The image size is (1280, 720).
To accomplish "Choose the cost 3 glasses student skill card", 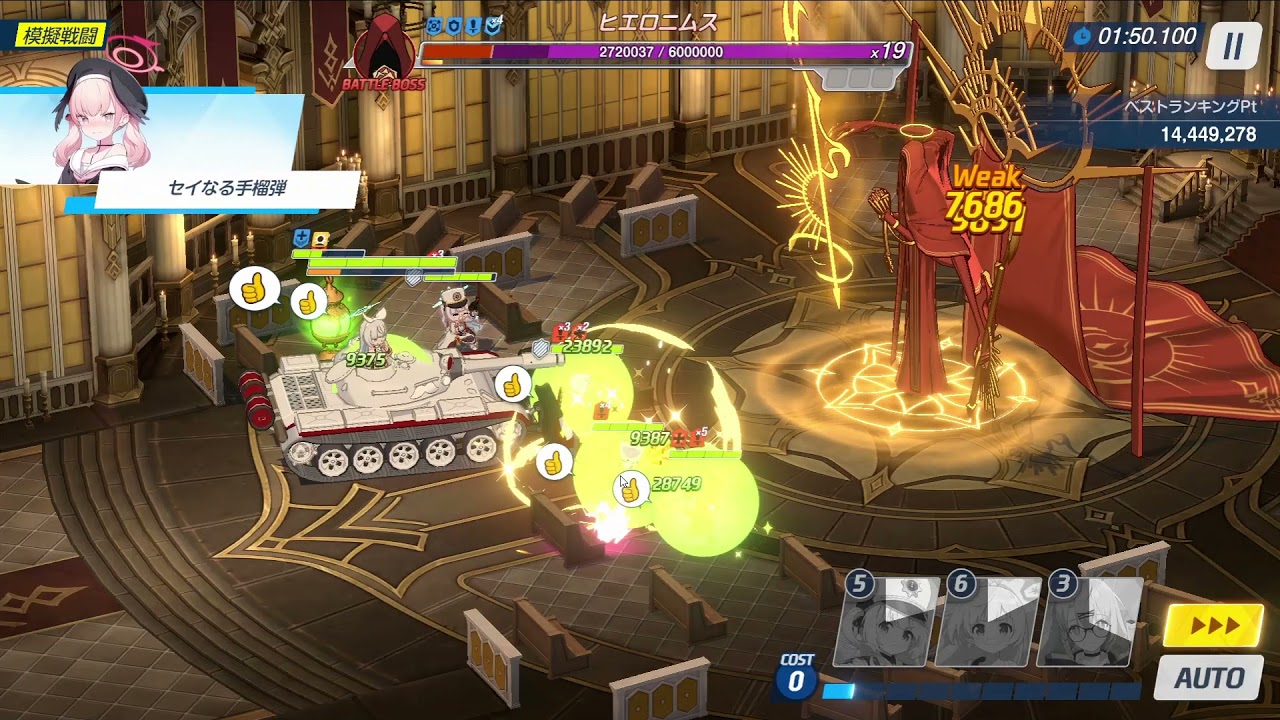I will click(x=1091, y=622).
